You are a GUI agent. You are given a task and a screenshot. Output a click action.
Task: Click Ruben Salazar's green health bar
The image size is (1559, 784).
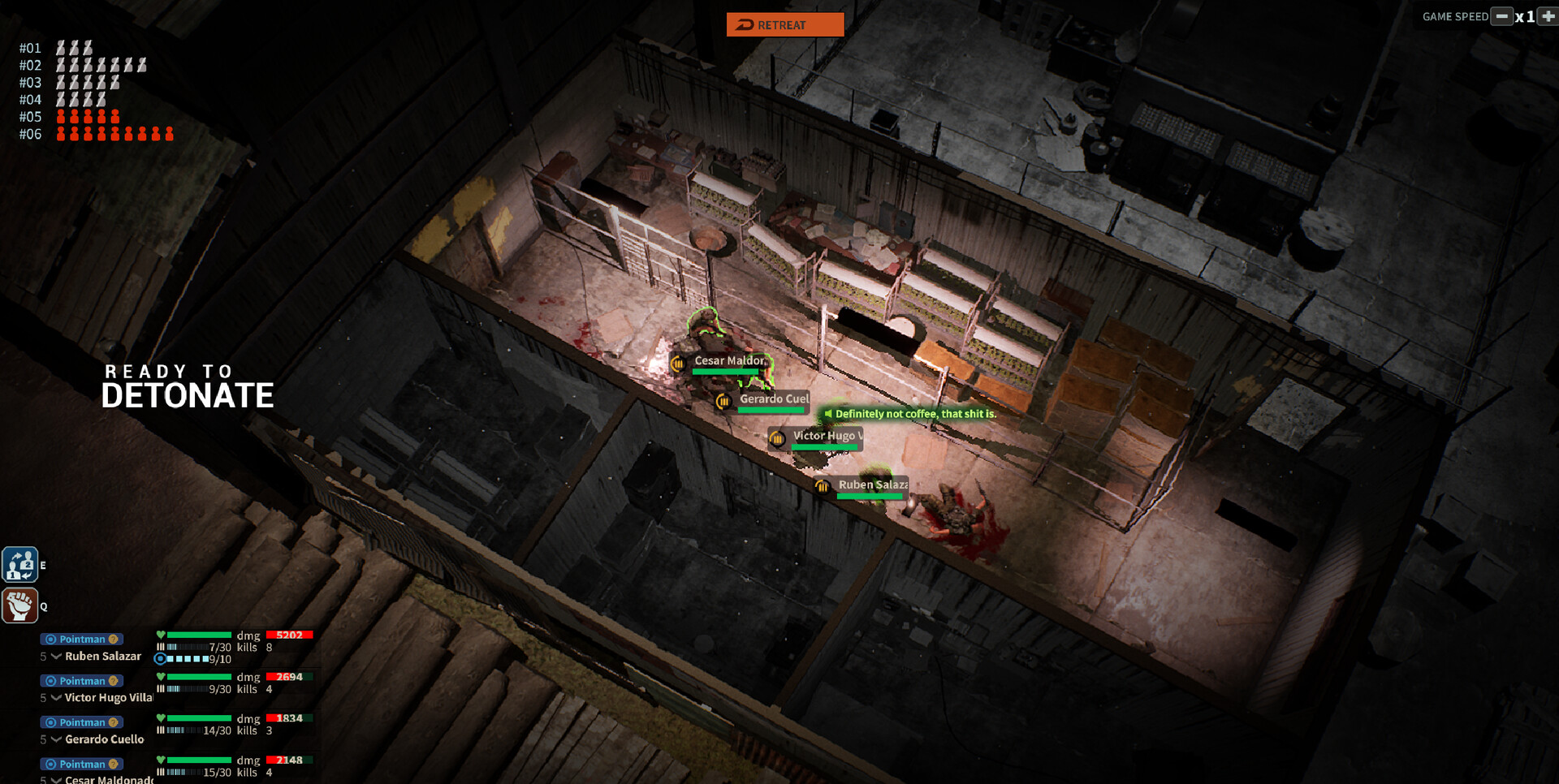point(199,635)
